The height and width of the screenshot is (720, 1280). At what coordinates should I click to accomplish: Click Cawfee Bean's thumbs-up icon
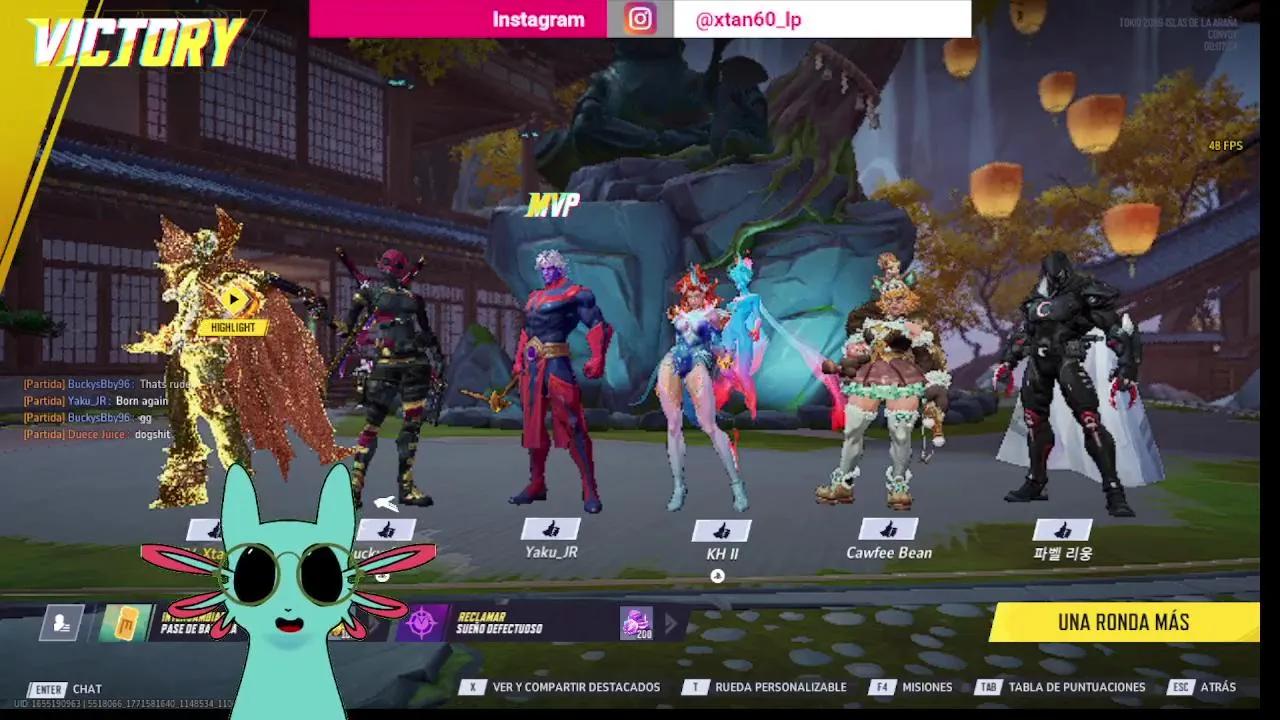coord(889,528)
